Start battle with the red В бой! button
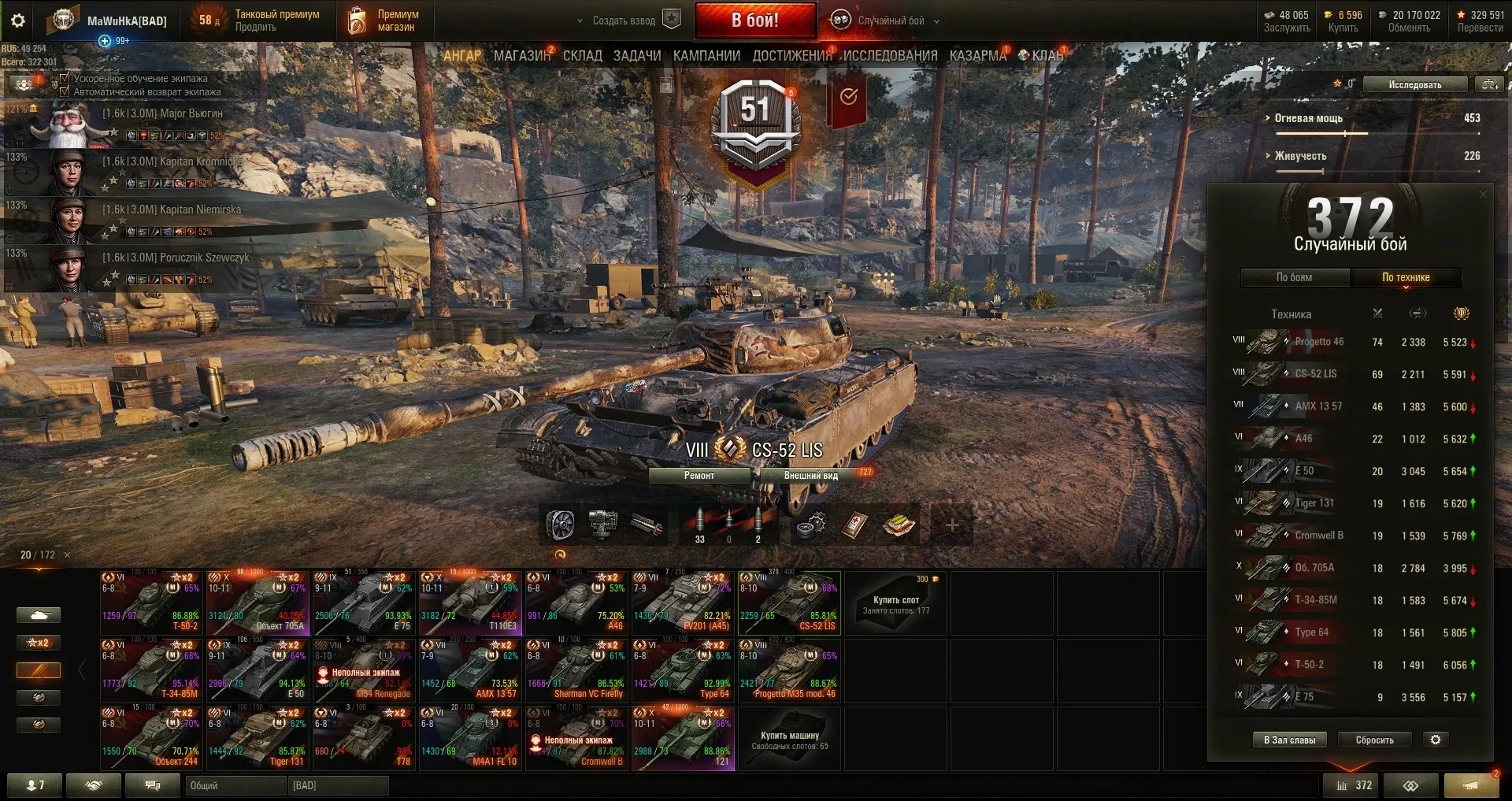The width and height of the screenshot is (1512, 801). click(754, 20)
